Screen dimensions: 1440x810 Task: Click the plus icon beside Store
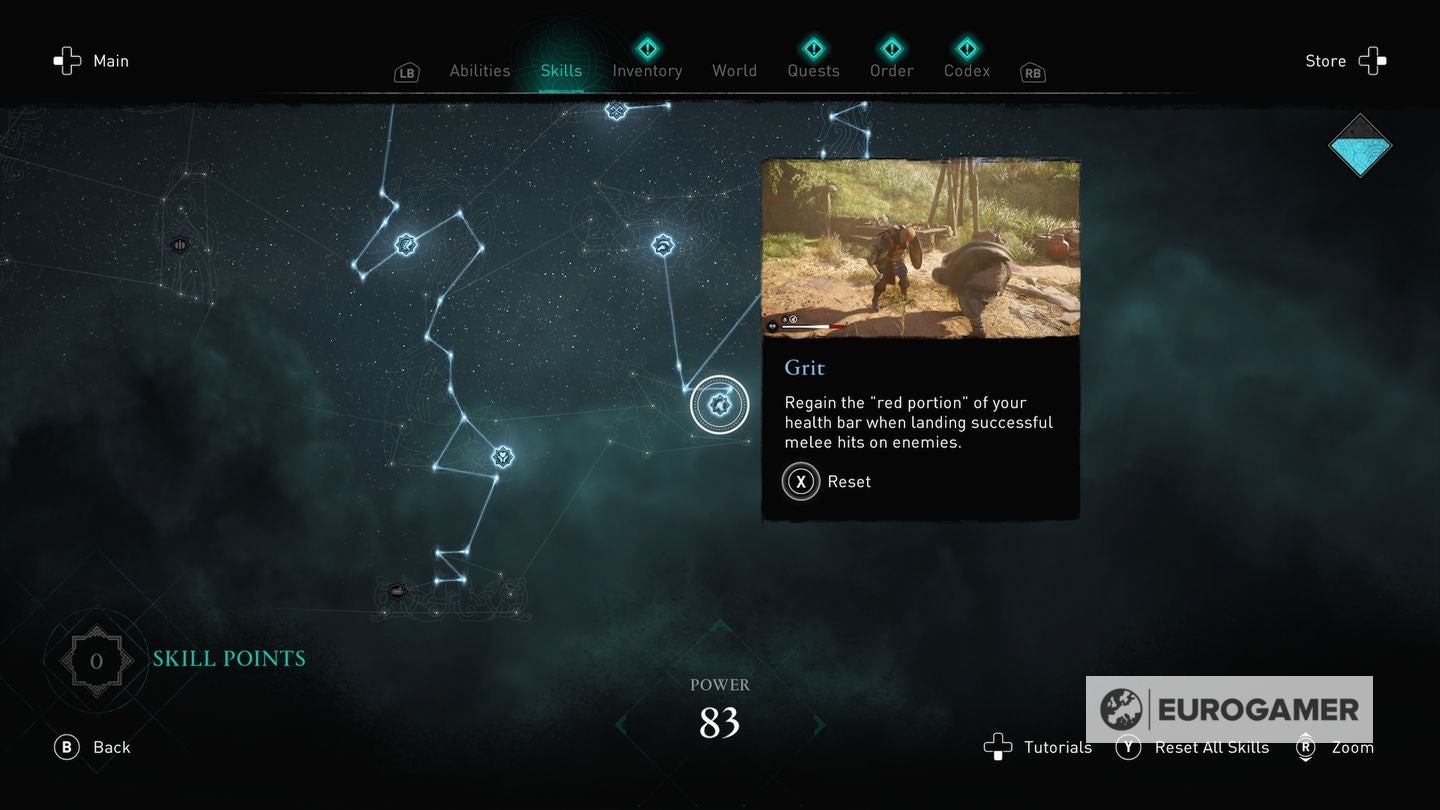pyautogui.click(x=1372, y=61)
